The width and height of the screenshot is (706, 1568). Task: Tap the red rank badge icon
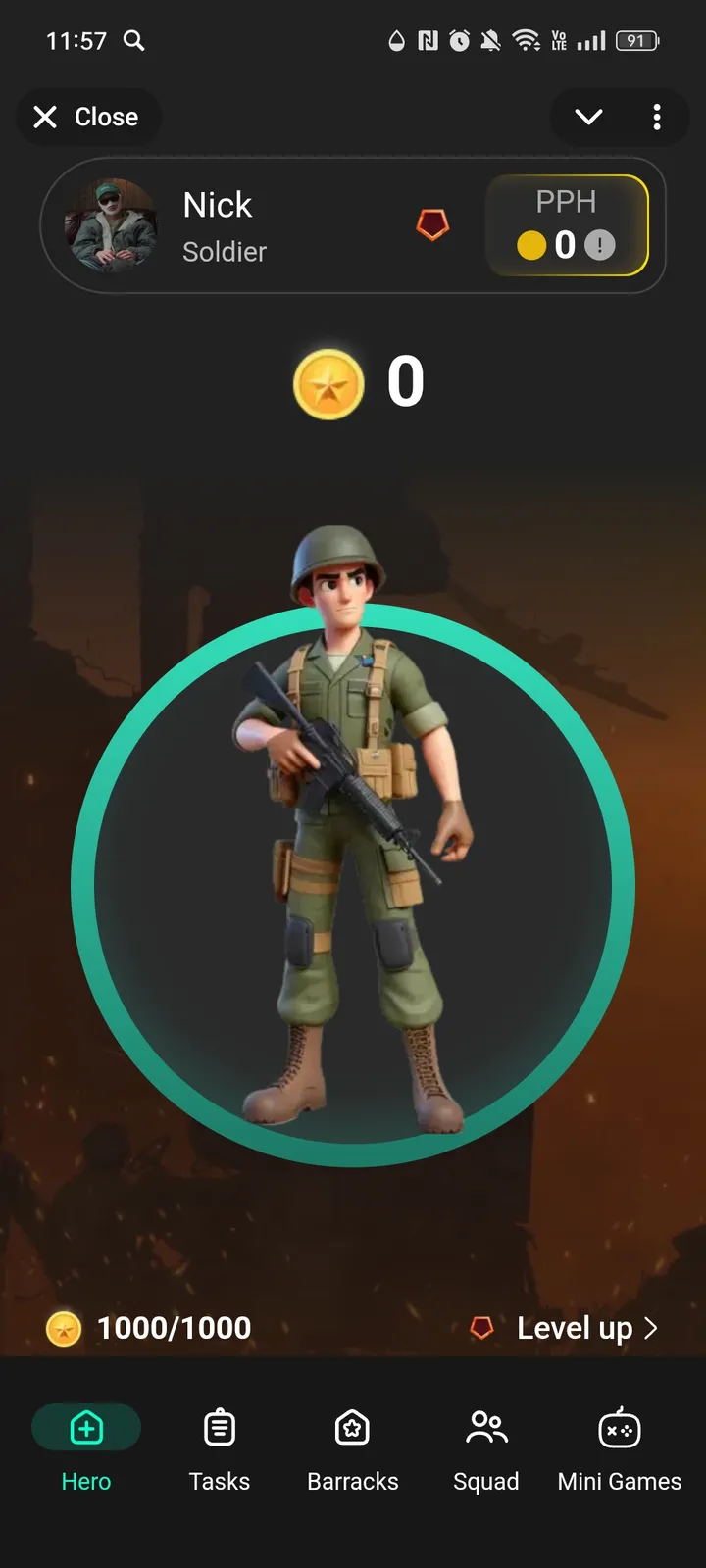[x=432, y=225]
